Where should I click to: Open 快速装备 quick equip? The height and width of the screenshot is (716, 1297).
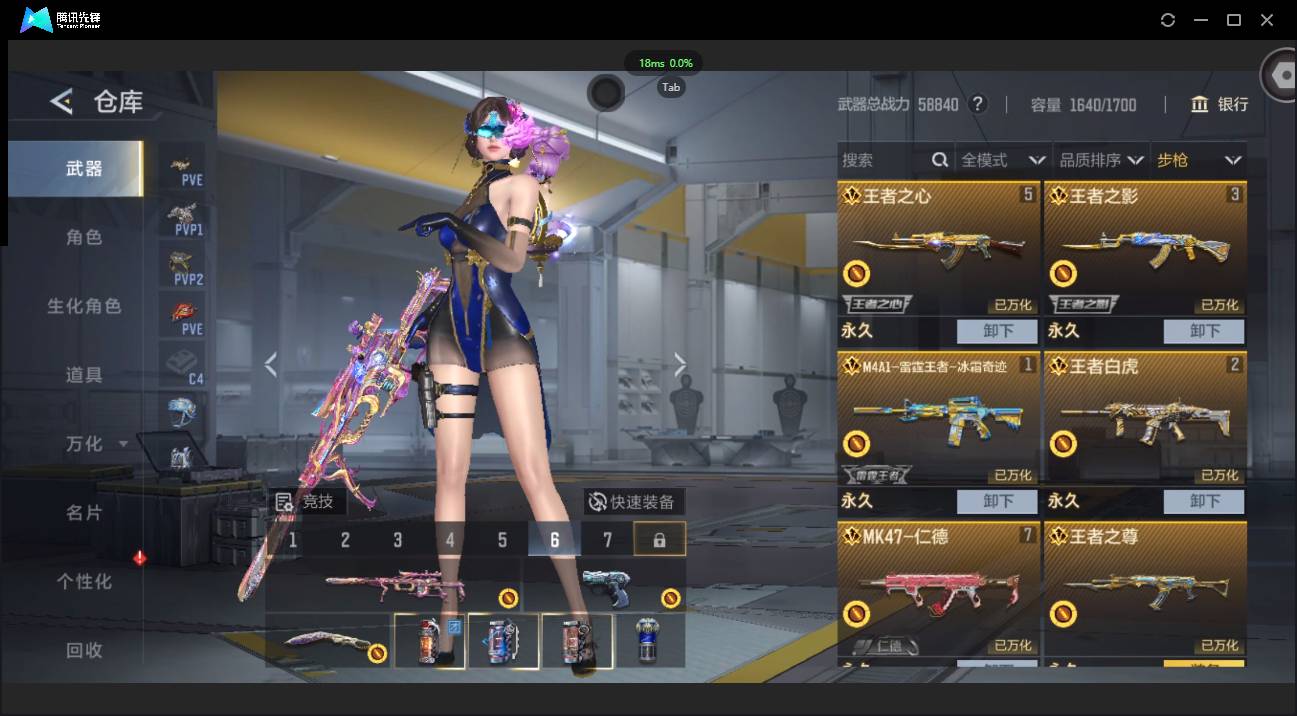[634, 502]
